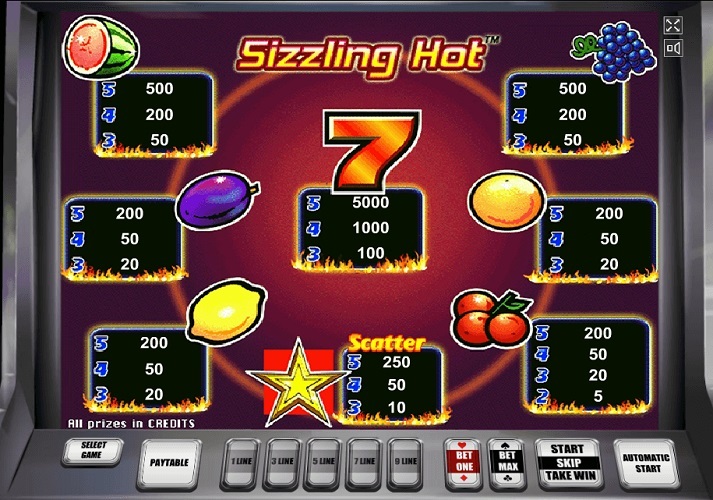Close the Paytable with its button
This screenshot has height=500, width=713.
pyautogui.click(x=169, y=463)
